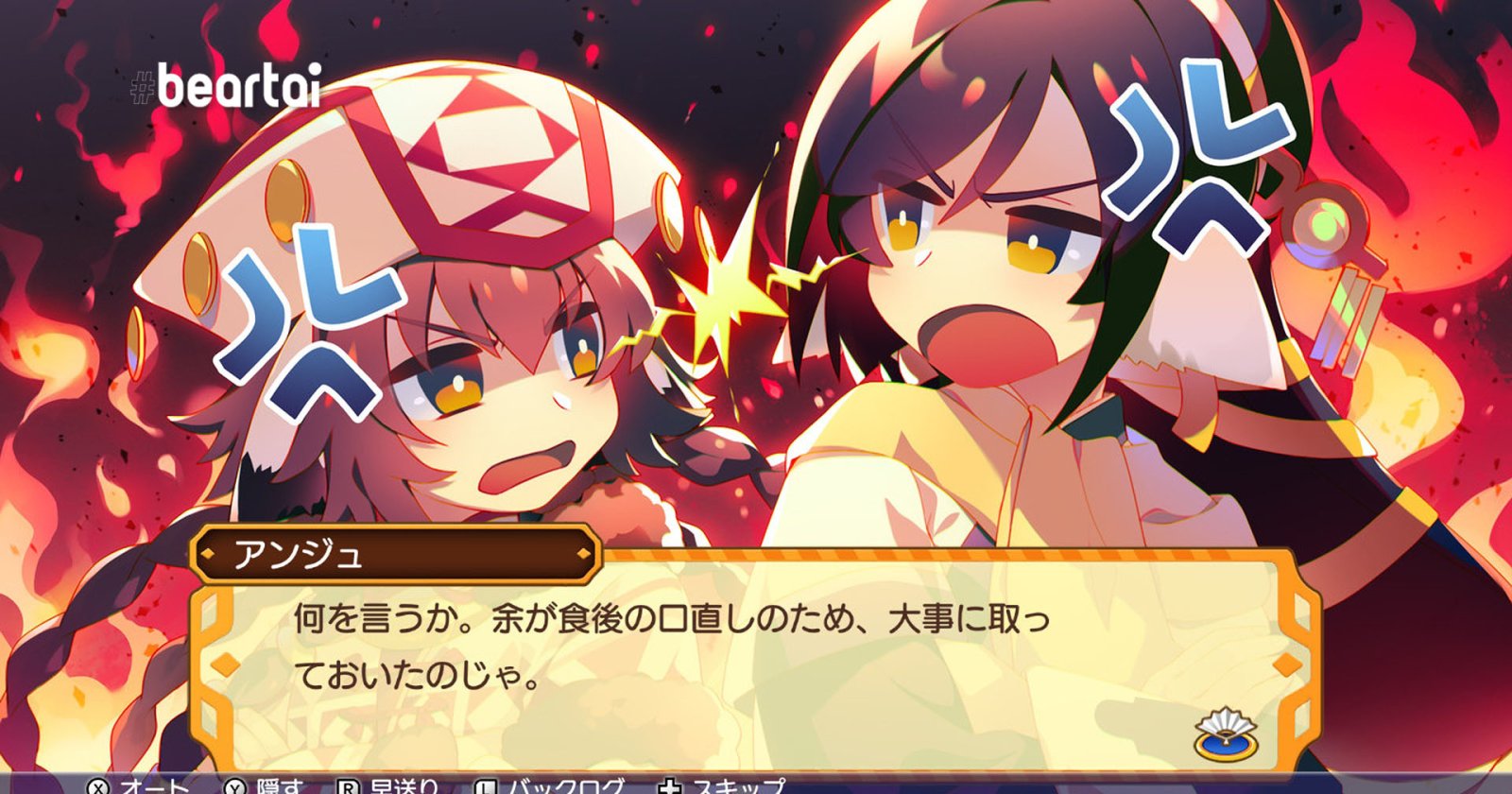Open the #beartai watermark logo
The width and height of the screenshot is (1512, 794).
click(226, 86)
